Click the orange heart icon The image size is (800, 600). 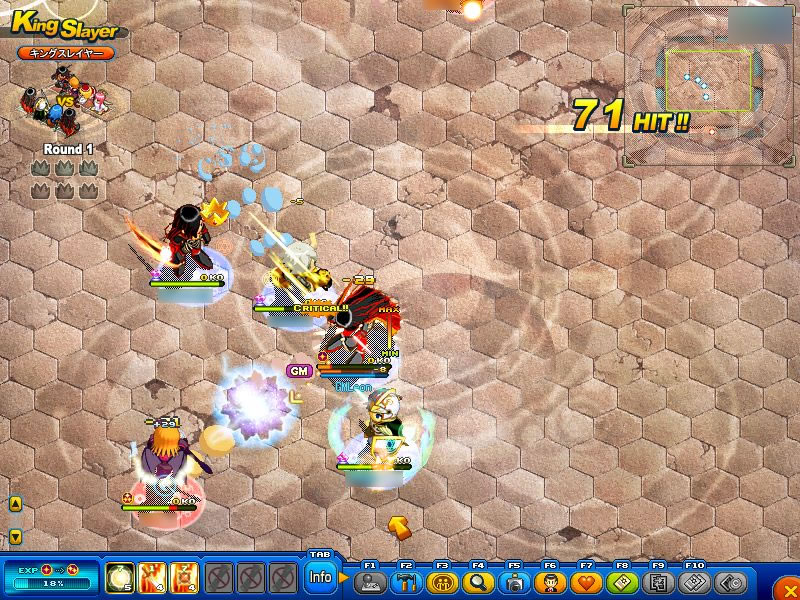[x=586, y=582]
